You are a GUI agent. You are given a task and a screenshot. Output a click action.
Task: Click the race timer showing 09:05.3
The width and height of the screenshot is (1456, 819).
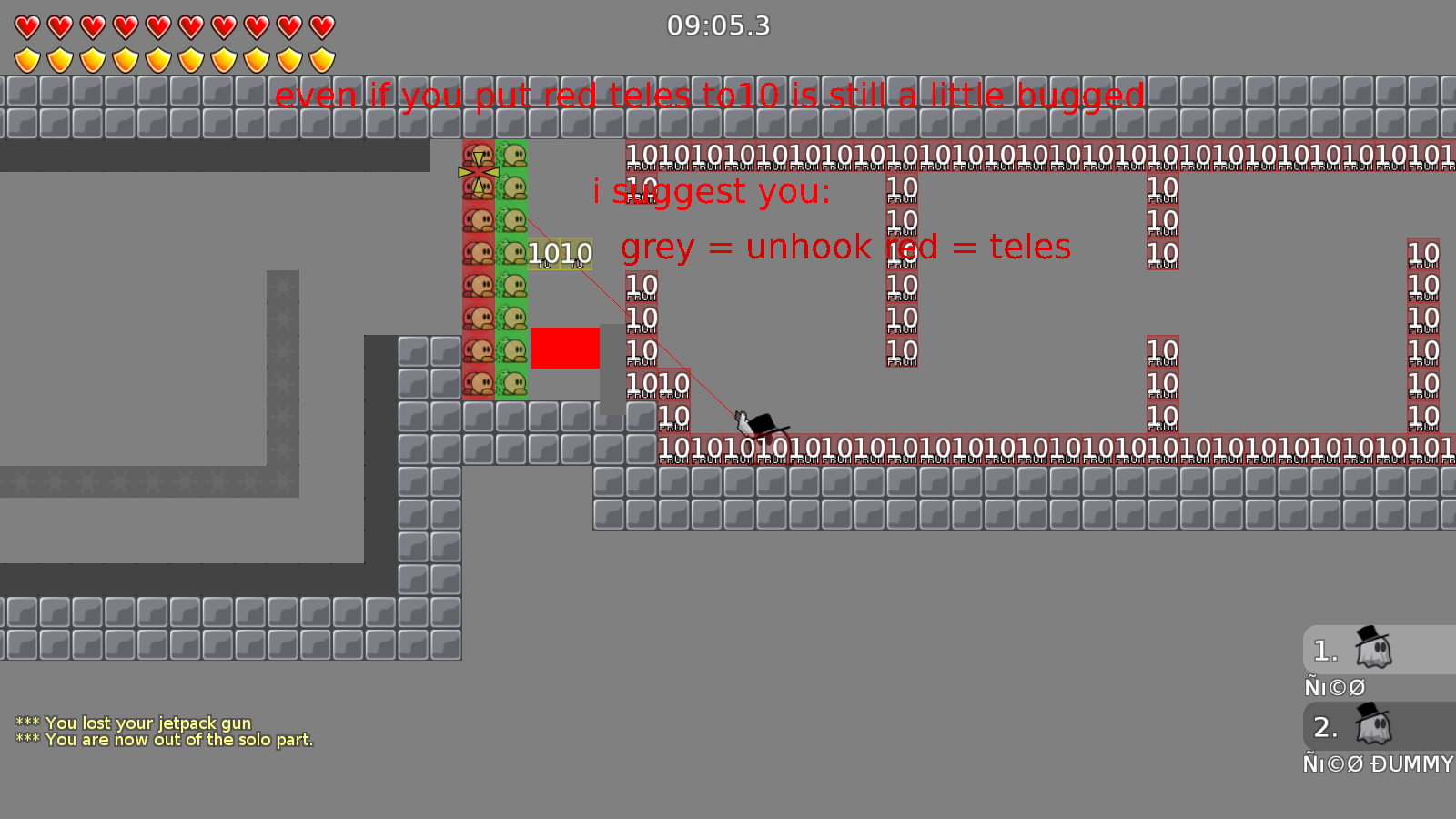[718, 26]
